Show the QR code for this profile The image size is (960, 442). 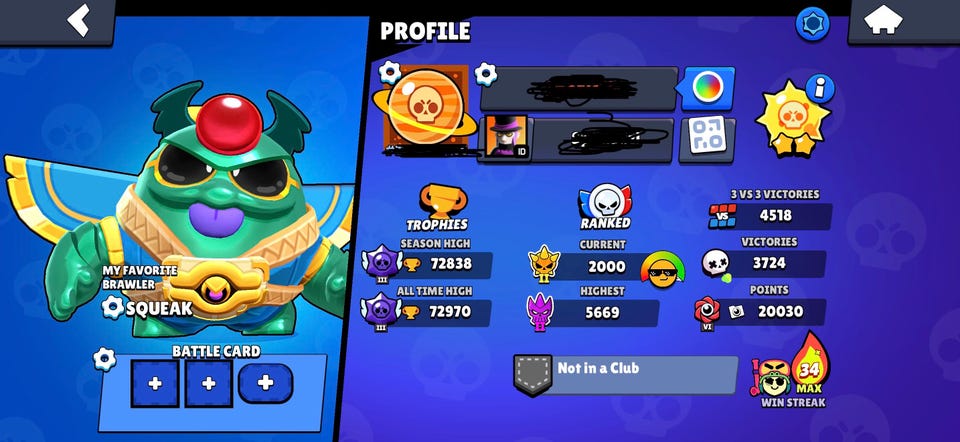707,138
